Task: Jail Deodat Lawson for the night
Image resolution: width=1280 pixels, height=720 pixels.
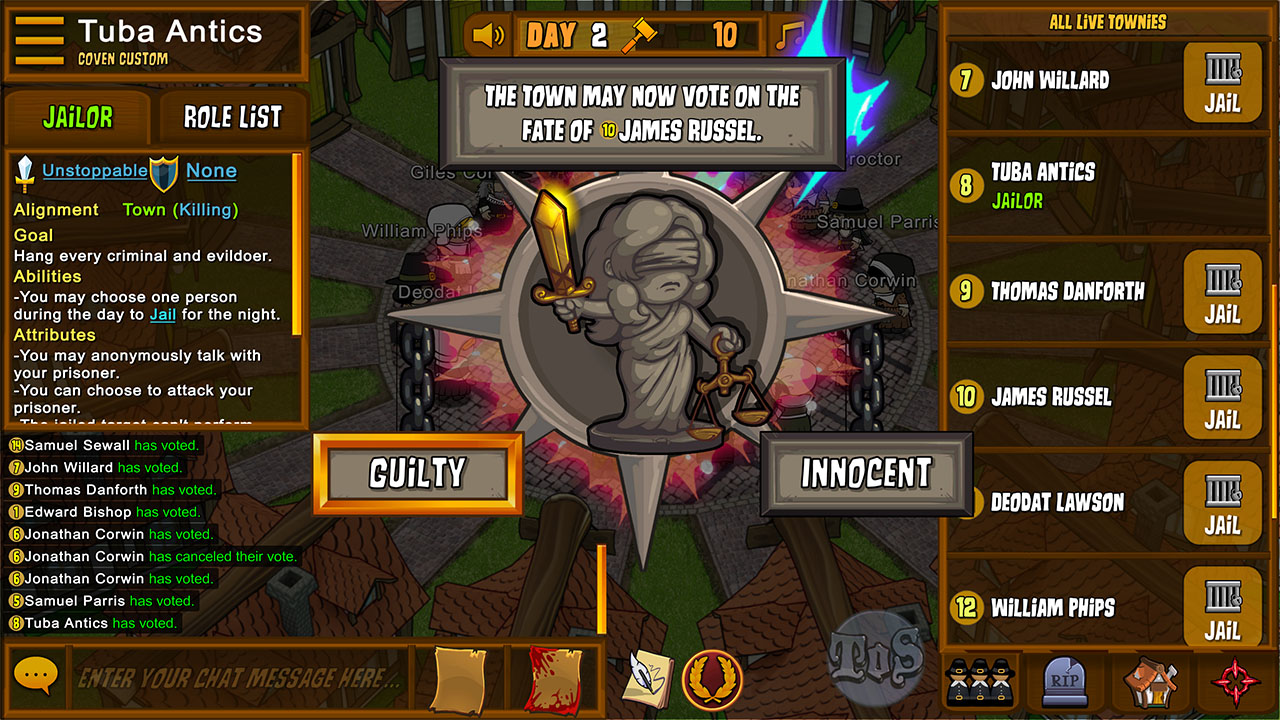Action: coord(1222,503)
